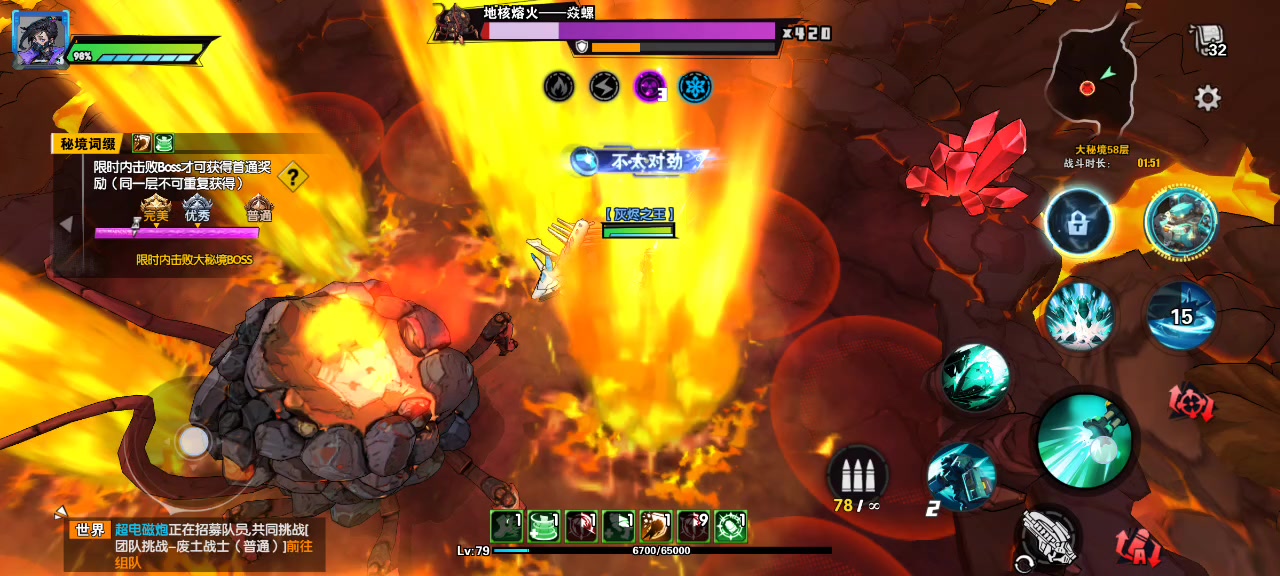Activate the mech robot ultimate skill
Screen dimensions: 1280x576
tap(1180, 221)
